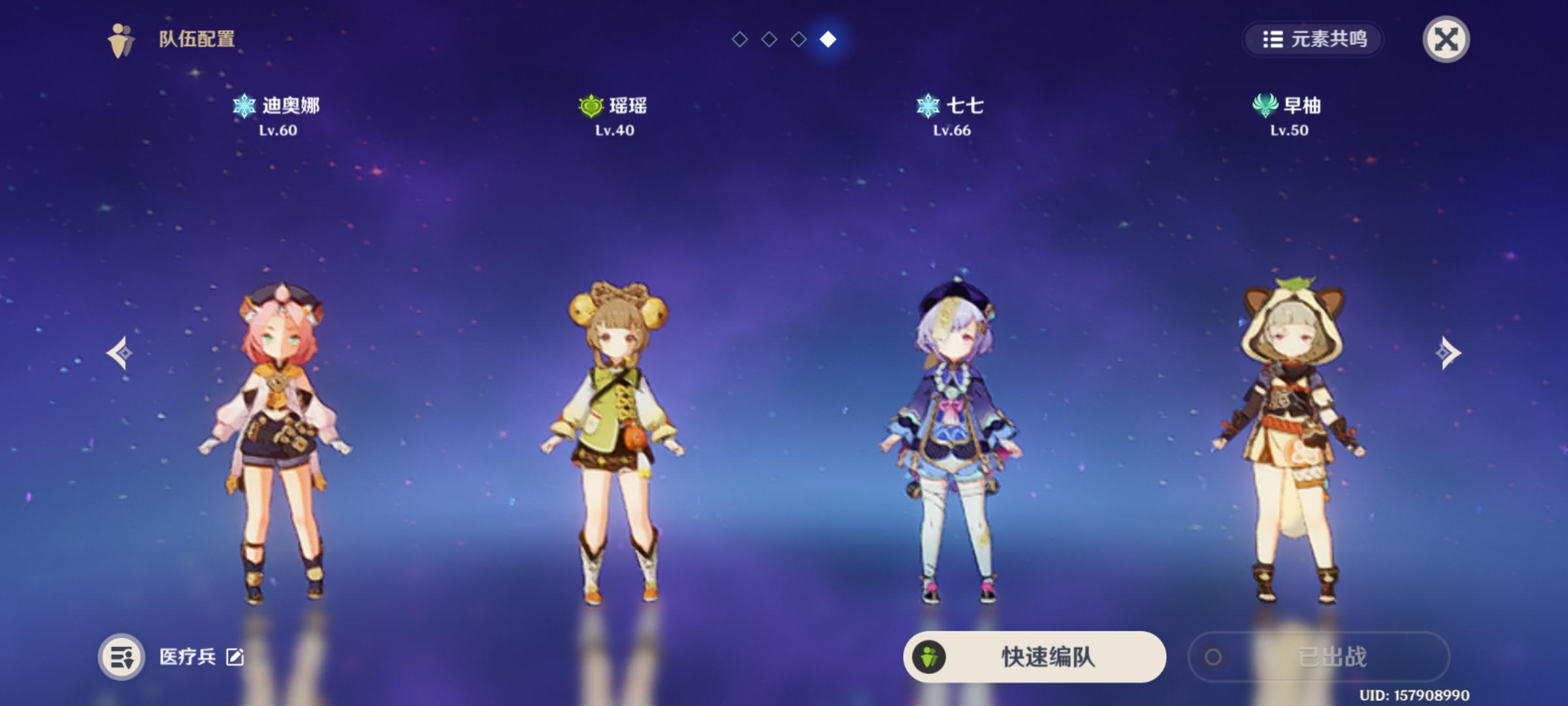1568x706 pixels.
Task: Select the second page indicator diamond
Action: pyautogui.click(x=768, y=38)
